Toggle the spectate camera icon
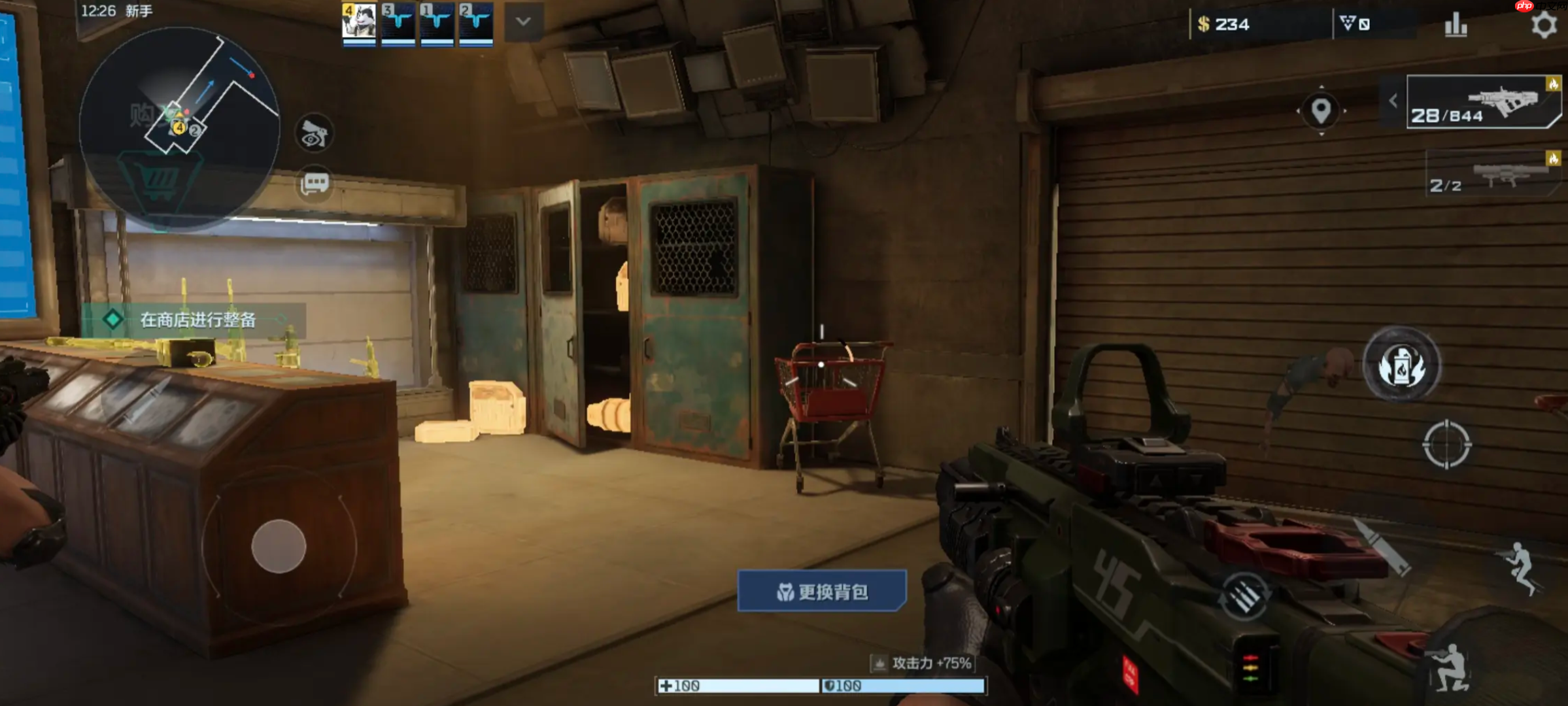Screen dimensions: 1568x706 315,135
